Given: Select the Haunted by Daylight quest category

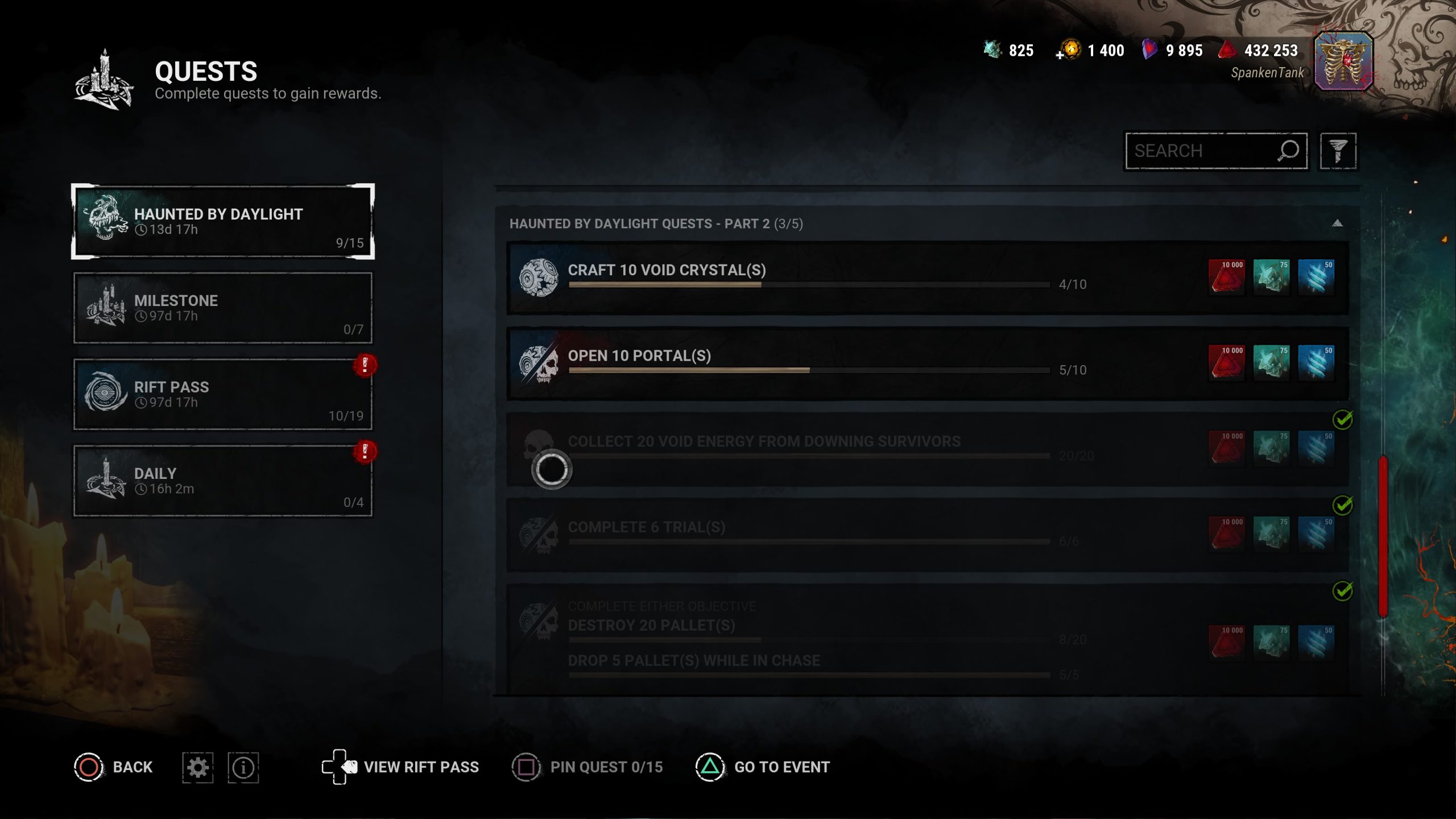Looking at the screenshot, I should [x=222, y=221].
